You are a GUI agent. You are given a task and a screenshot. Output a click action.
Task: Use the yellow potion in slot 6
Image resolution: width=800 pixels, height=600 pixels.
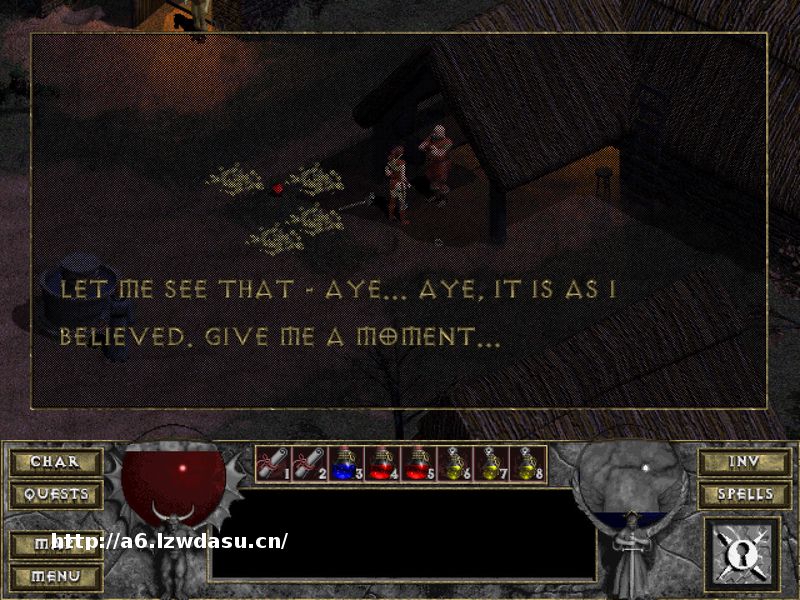tap(452, 464)
